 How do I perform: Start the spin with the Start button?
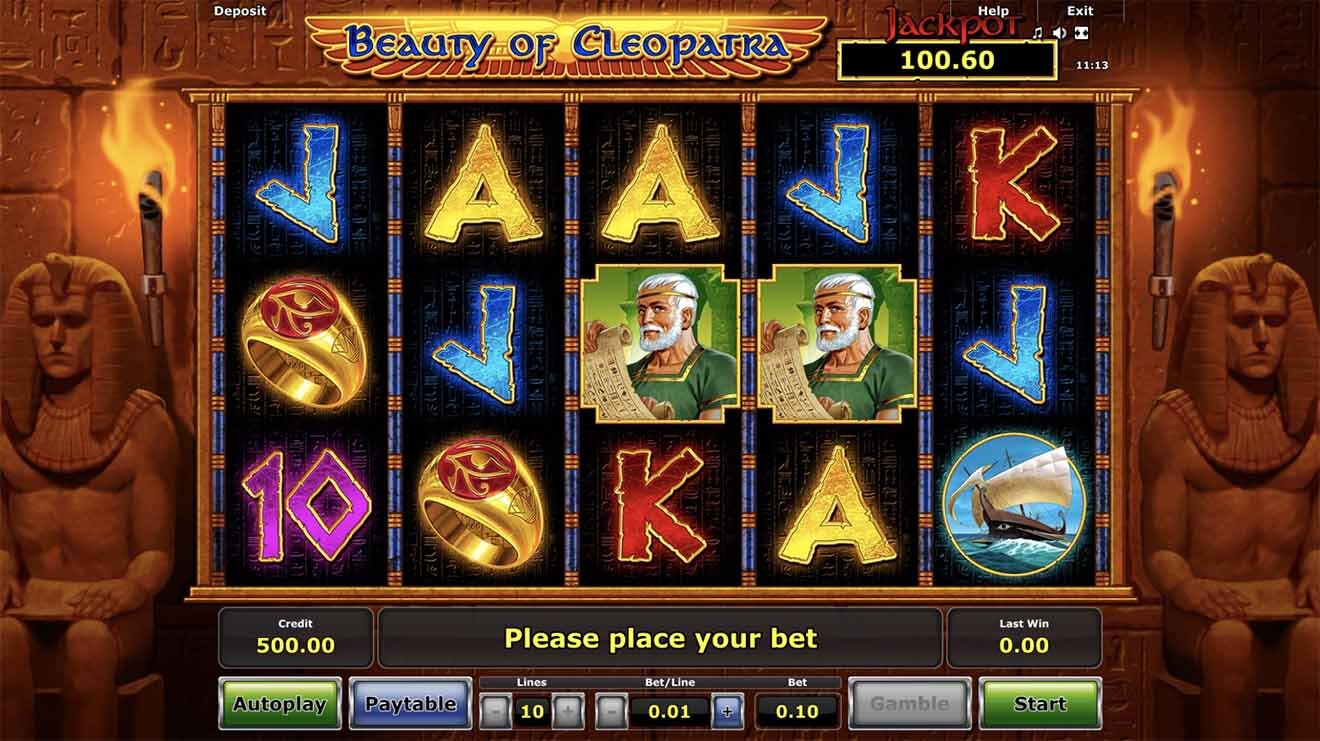click(x=1040, y=704)
